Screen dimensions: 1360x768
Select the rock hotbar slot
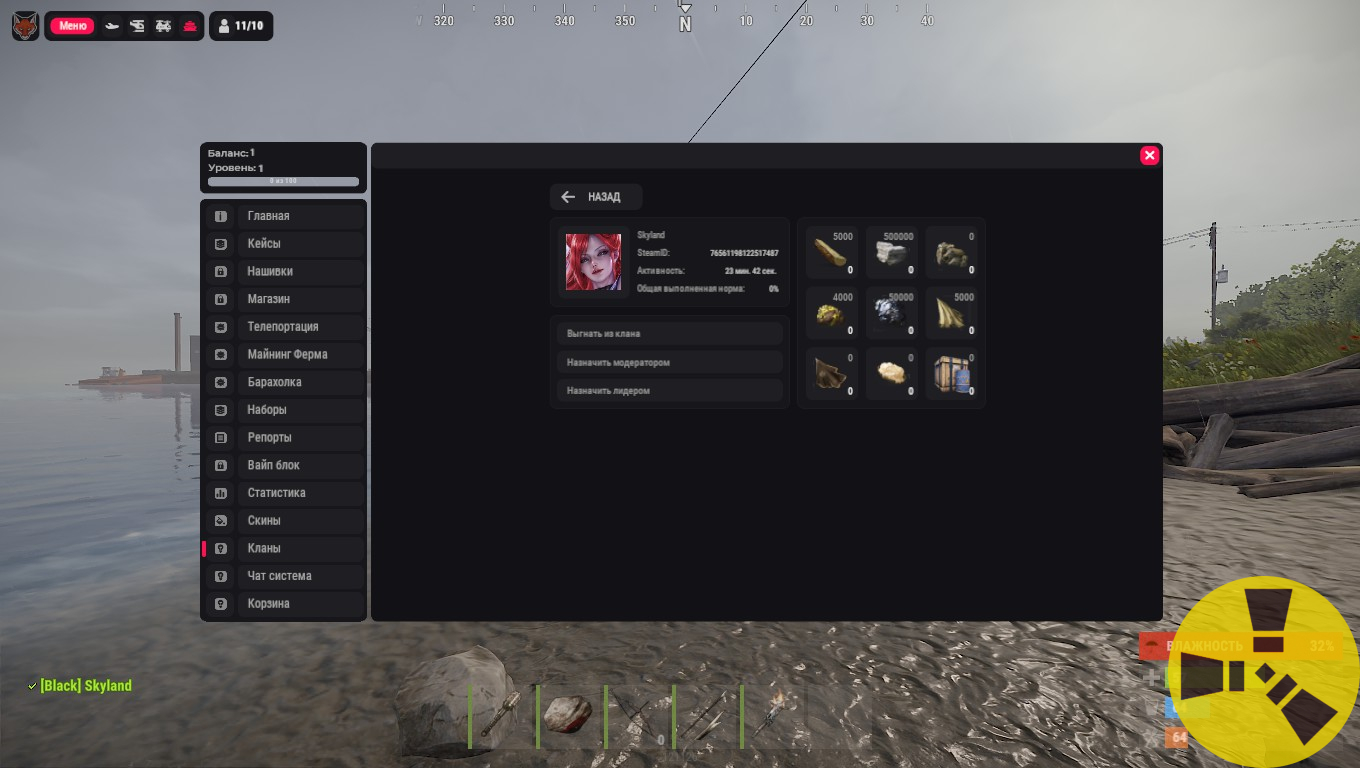[568, 715]
